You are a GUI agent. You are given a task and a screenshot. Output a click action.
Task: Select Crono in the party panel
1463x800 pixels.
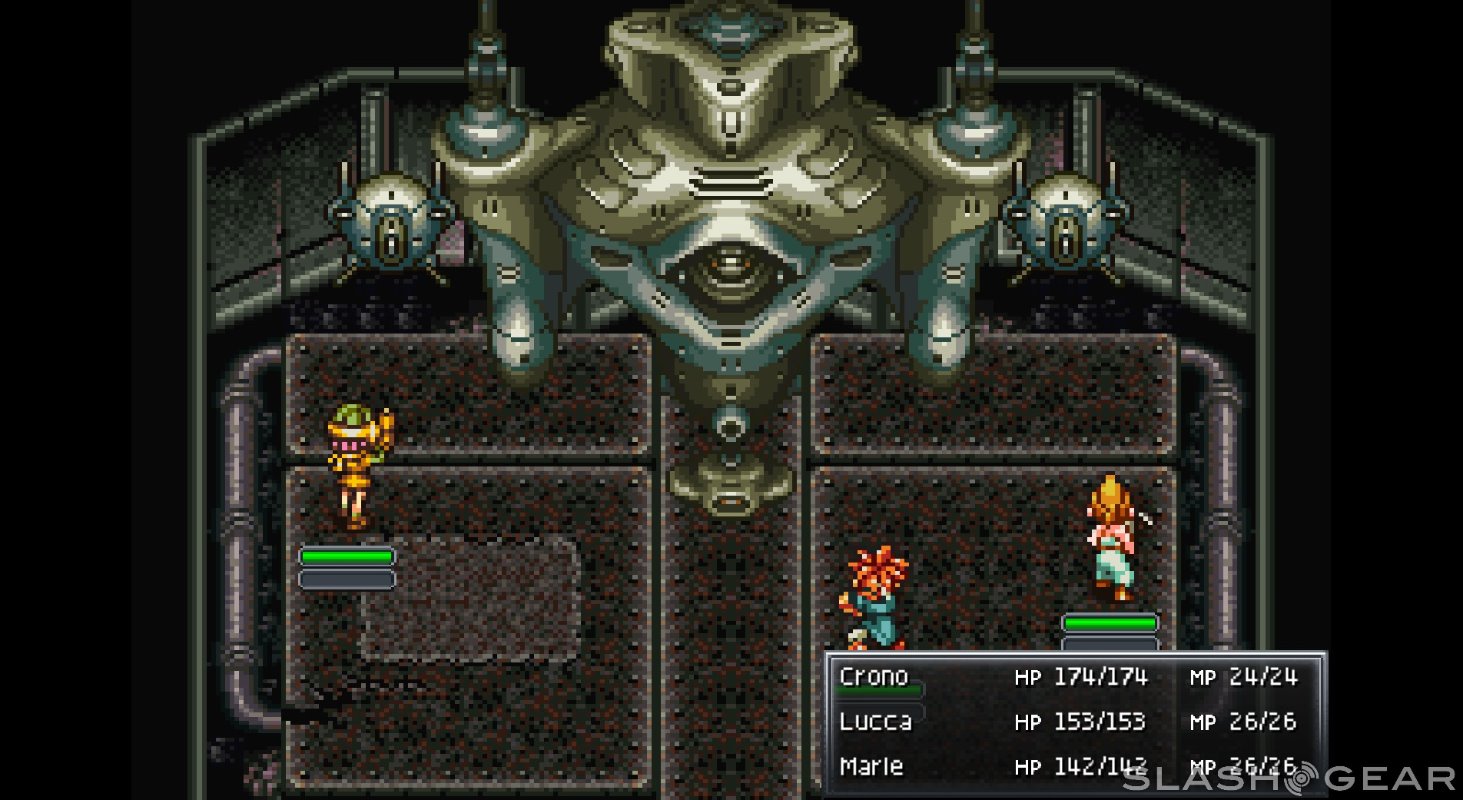pos(874,677)
